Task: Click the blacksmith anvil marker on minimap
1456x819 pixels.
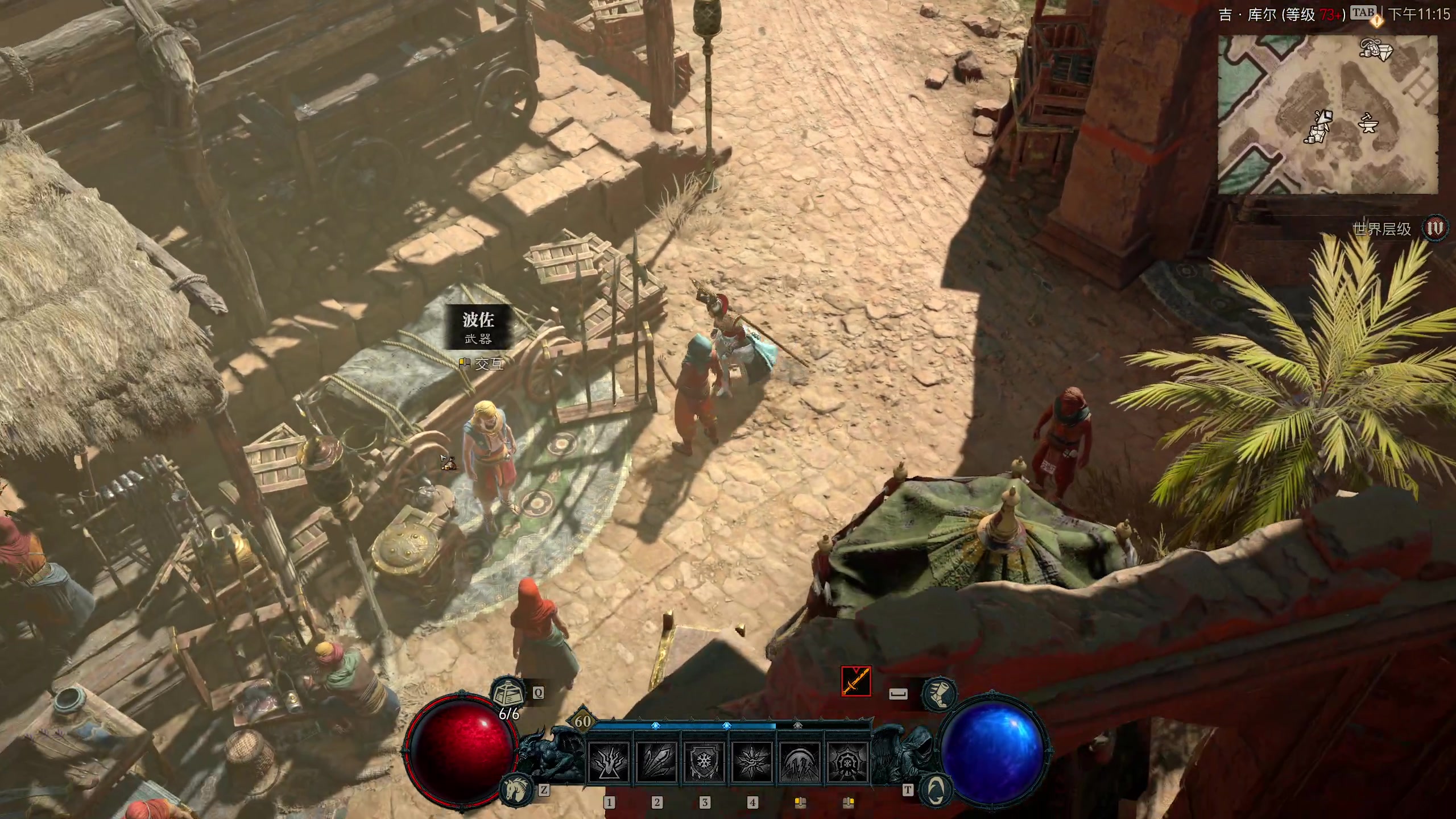Action: (x=1367, y=122)
